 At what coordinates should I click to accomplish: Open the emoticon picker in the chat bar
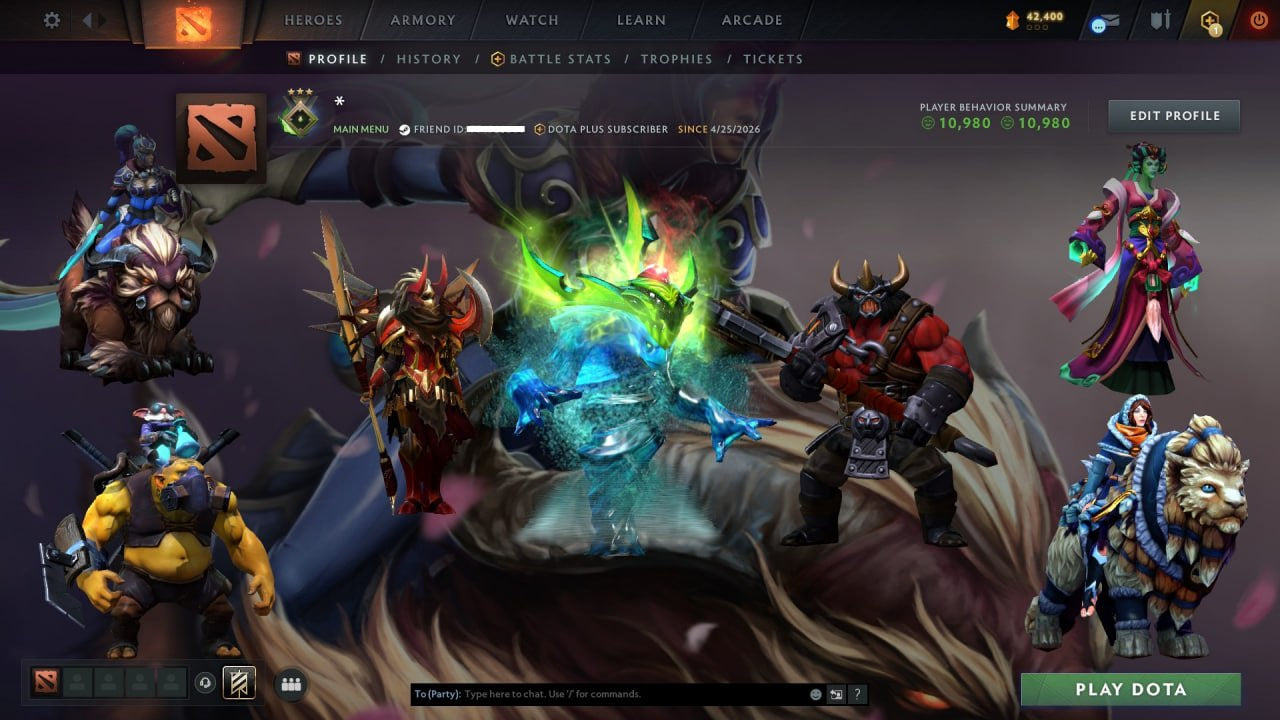(814, 693)
